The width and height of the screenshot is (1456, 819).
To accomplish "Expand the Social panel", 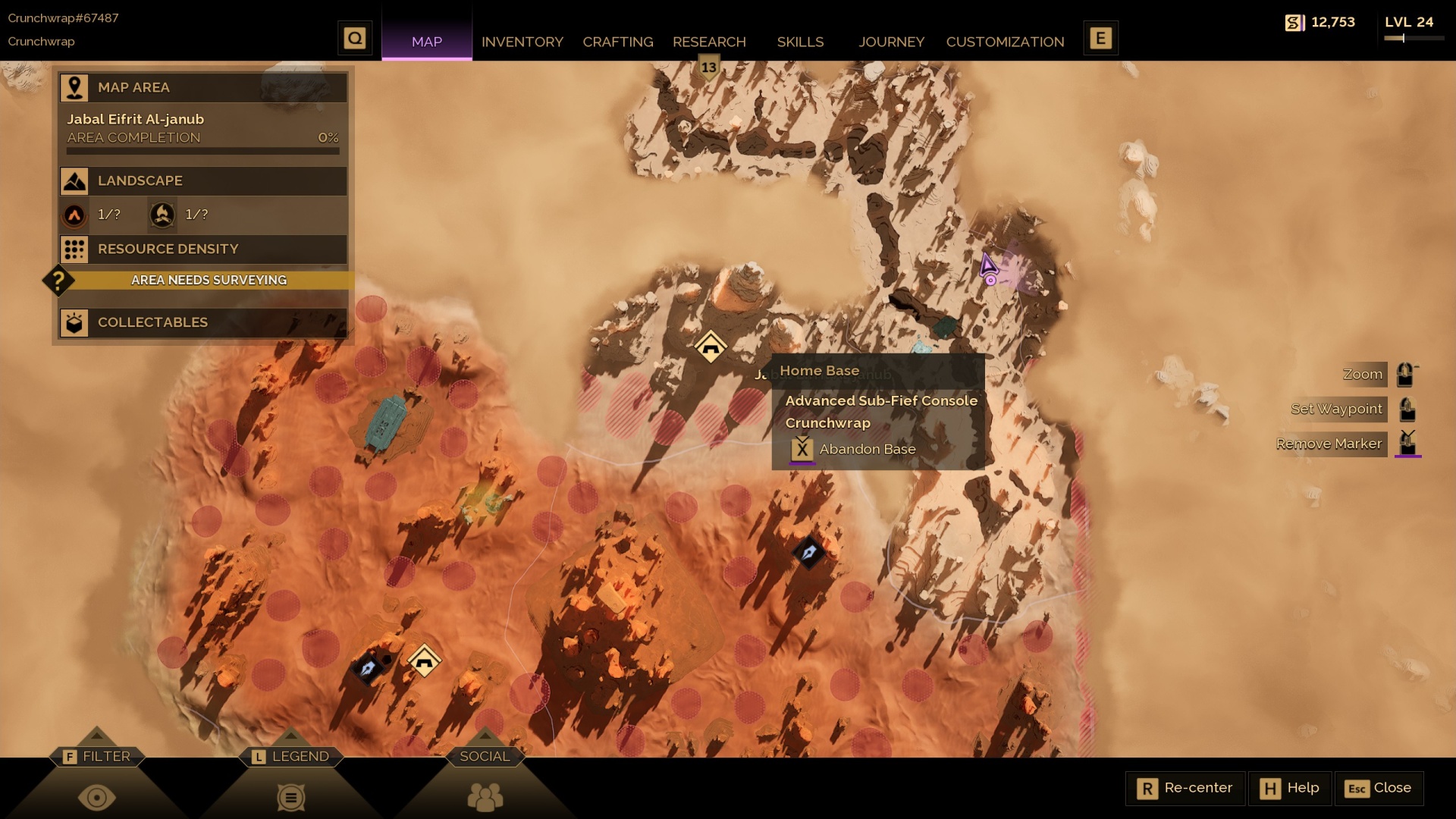I will tap(485, 755).
